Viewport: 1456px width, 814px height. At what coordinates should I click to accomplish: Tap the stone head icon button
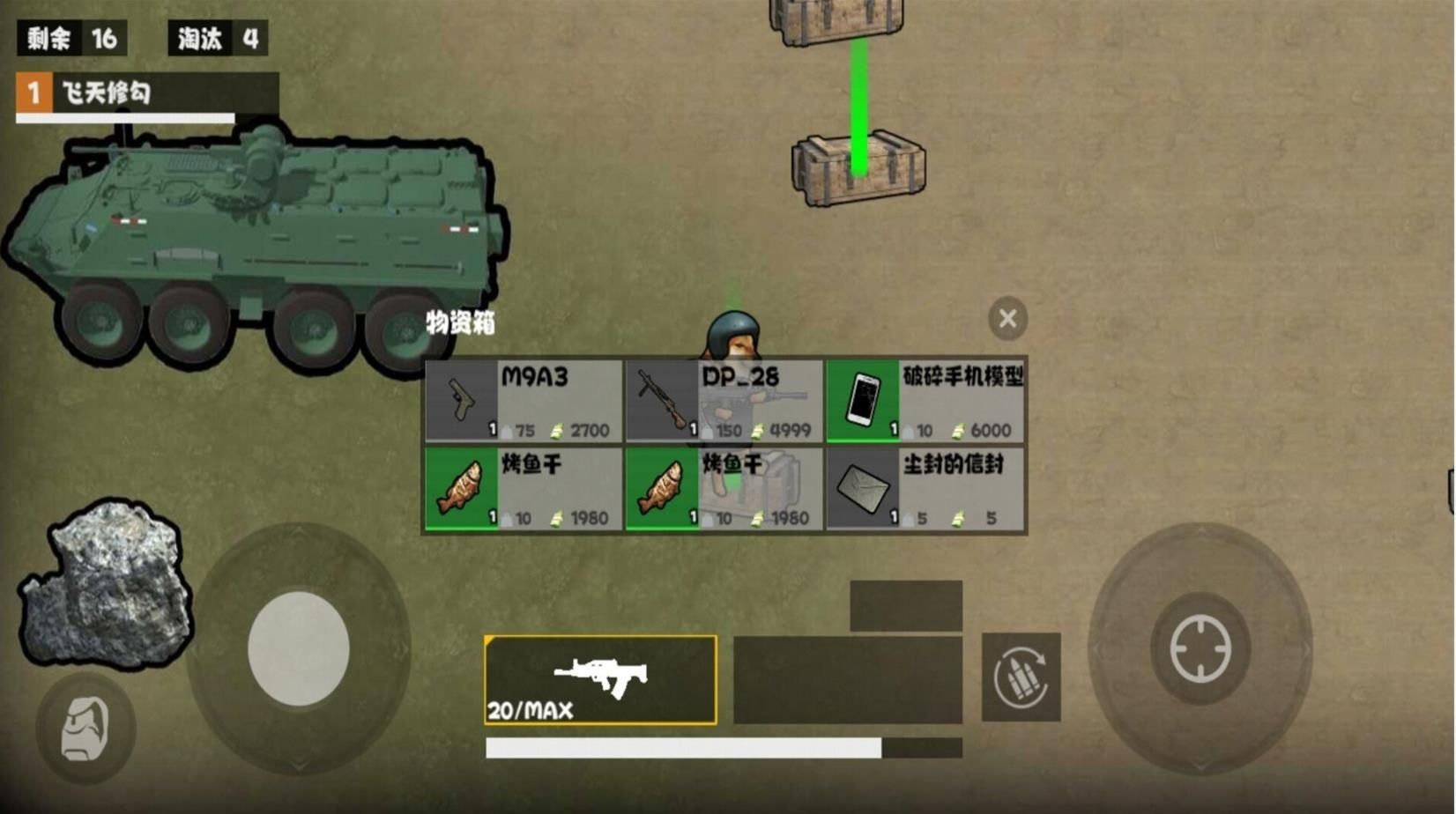coord(85,729)
